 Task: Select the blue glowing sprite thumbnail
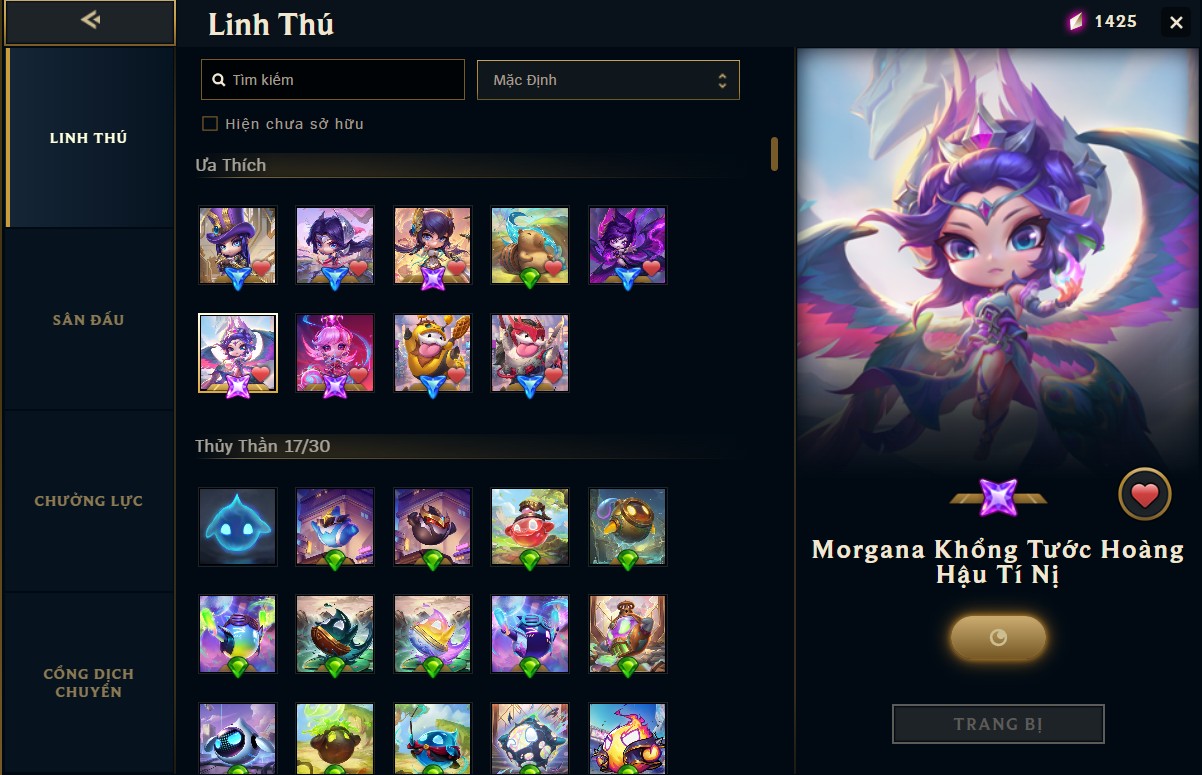point(237,527)
